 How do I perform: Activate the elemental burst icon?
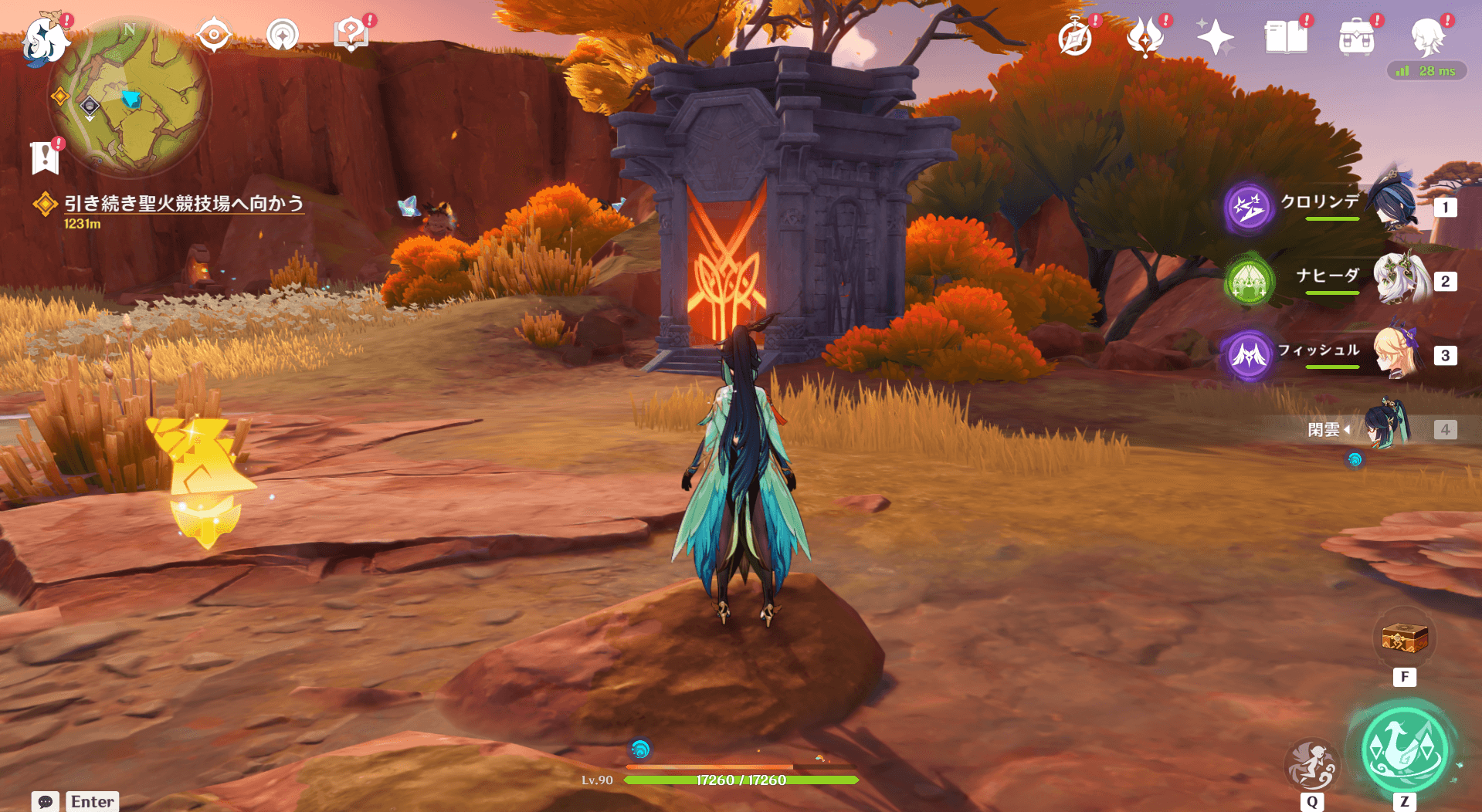point(1311,764)
